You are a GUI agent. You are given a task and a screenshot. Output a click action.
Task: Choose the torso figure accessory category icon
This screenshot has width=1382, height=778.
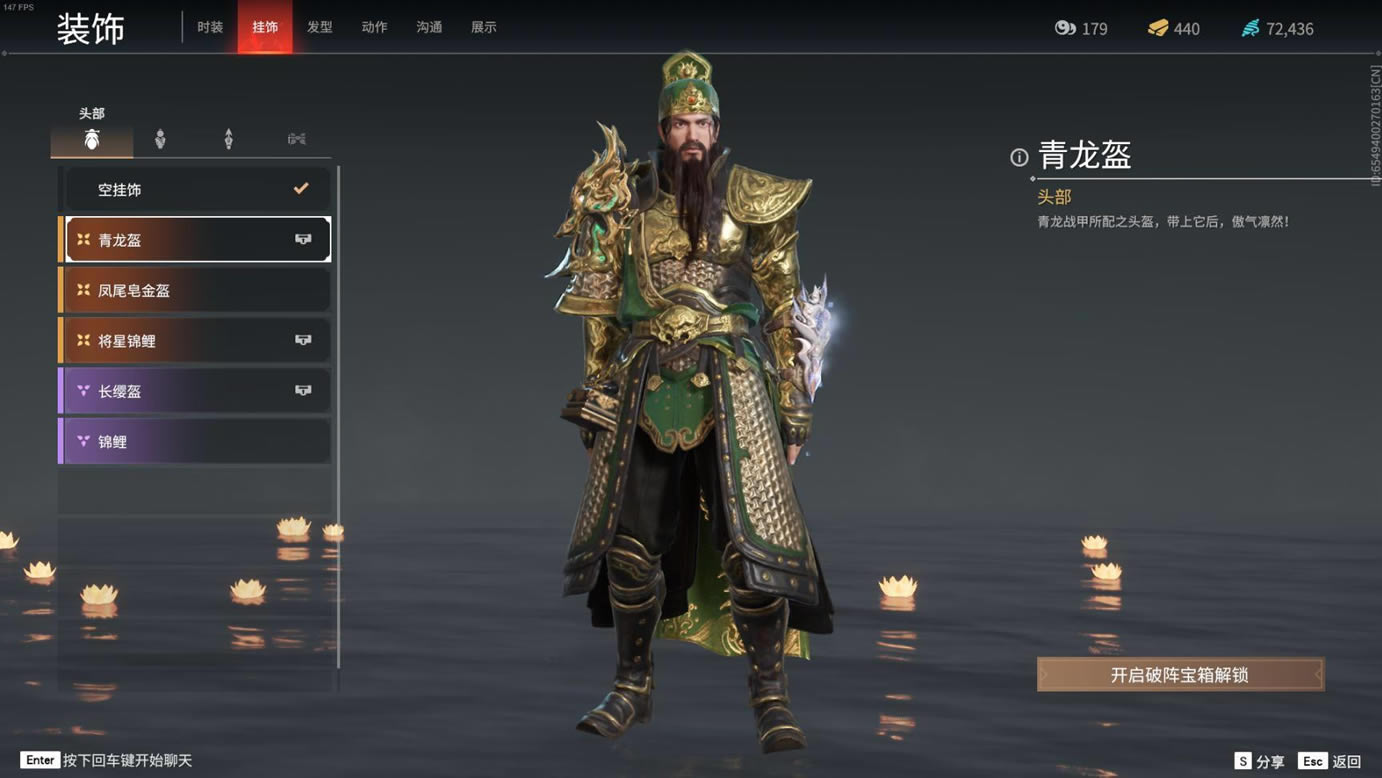160,140
